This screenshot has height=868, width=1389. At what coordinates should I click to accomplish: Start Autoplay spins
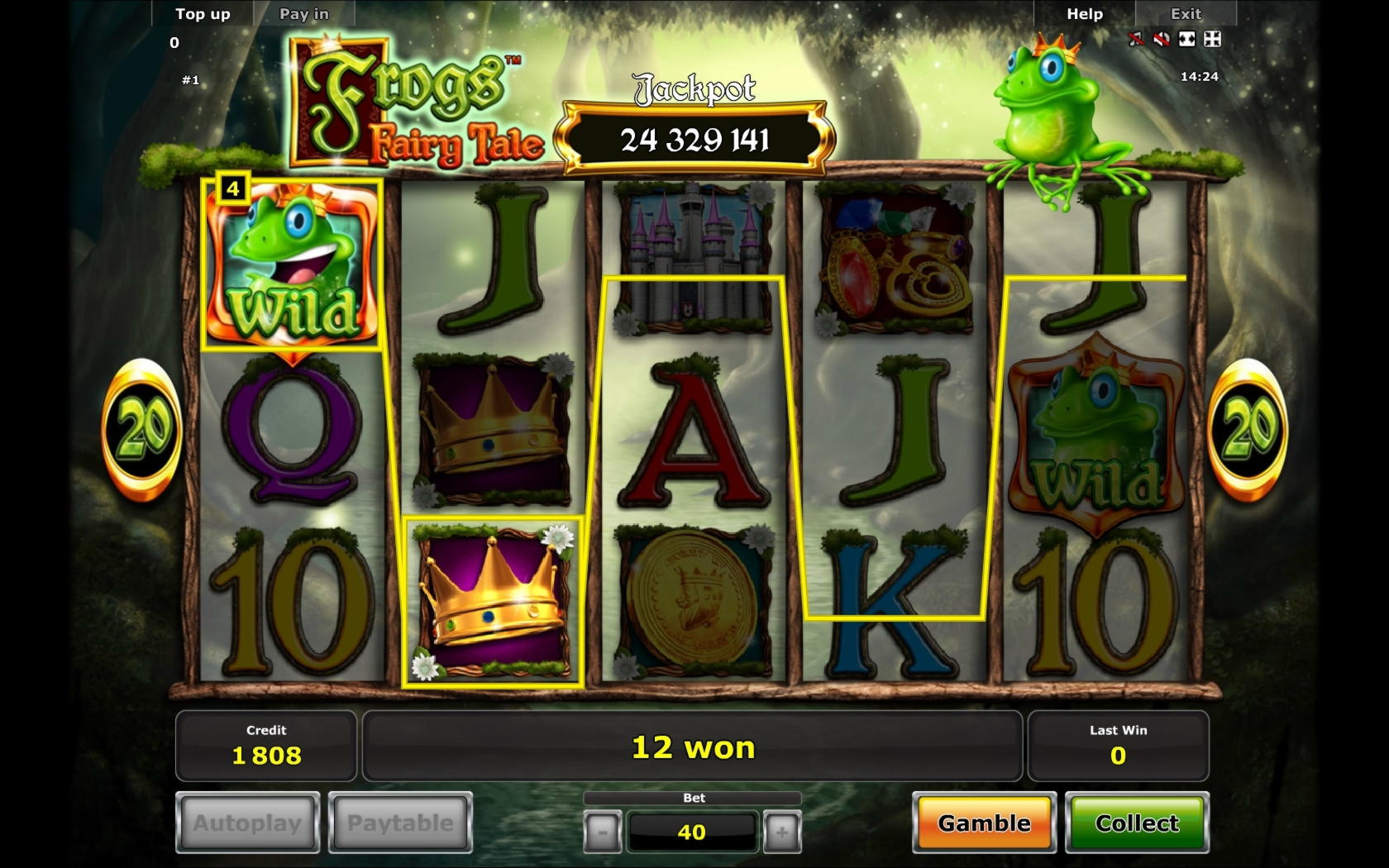tap(247, 823)
